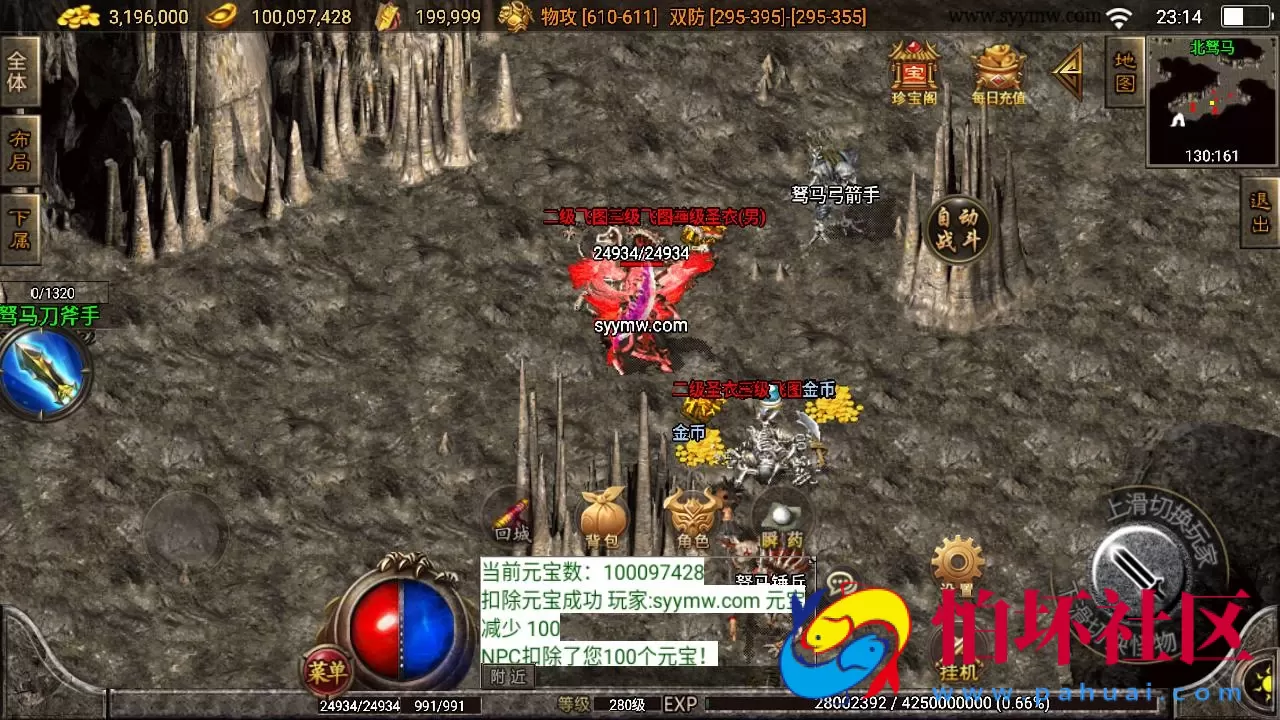Open the 设置 settings gear icon
The width and height of the screenshot is (1280, 720).
pyautogui.click(x=956, y=560)
